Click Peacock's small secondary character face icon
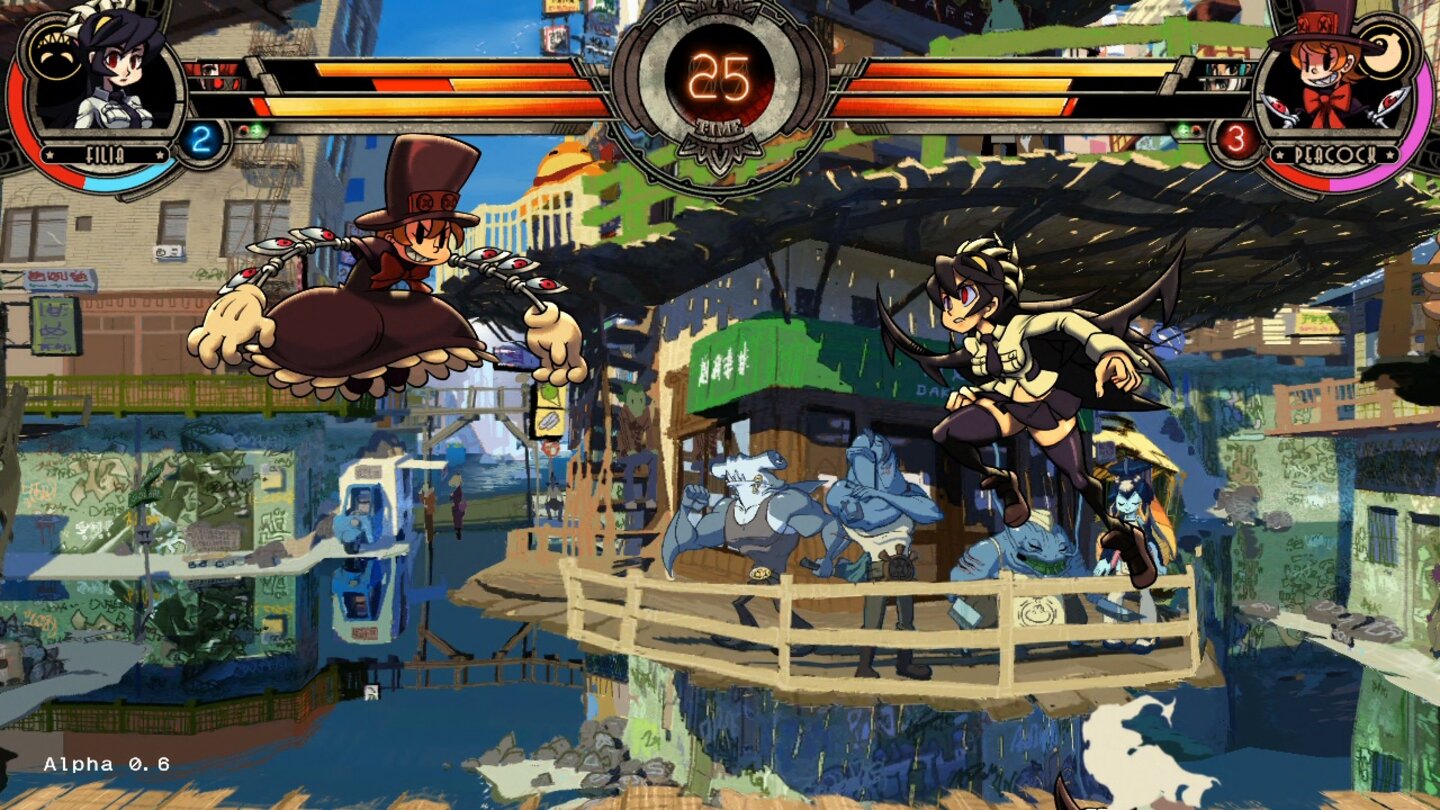Viewport: 1440px width, 810px height. [x=1224, y=78]
